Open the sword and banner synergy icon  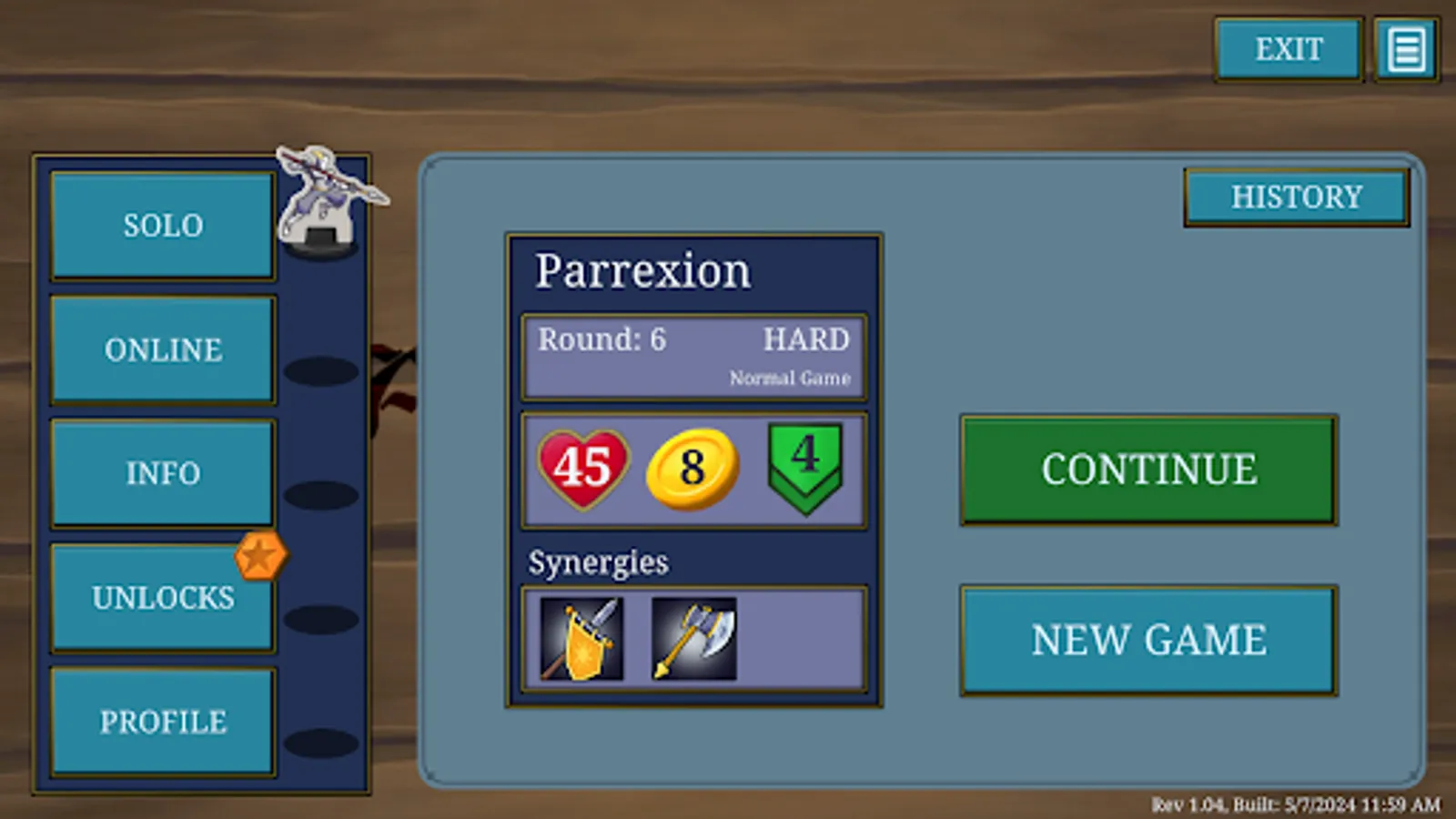(583, 637)
